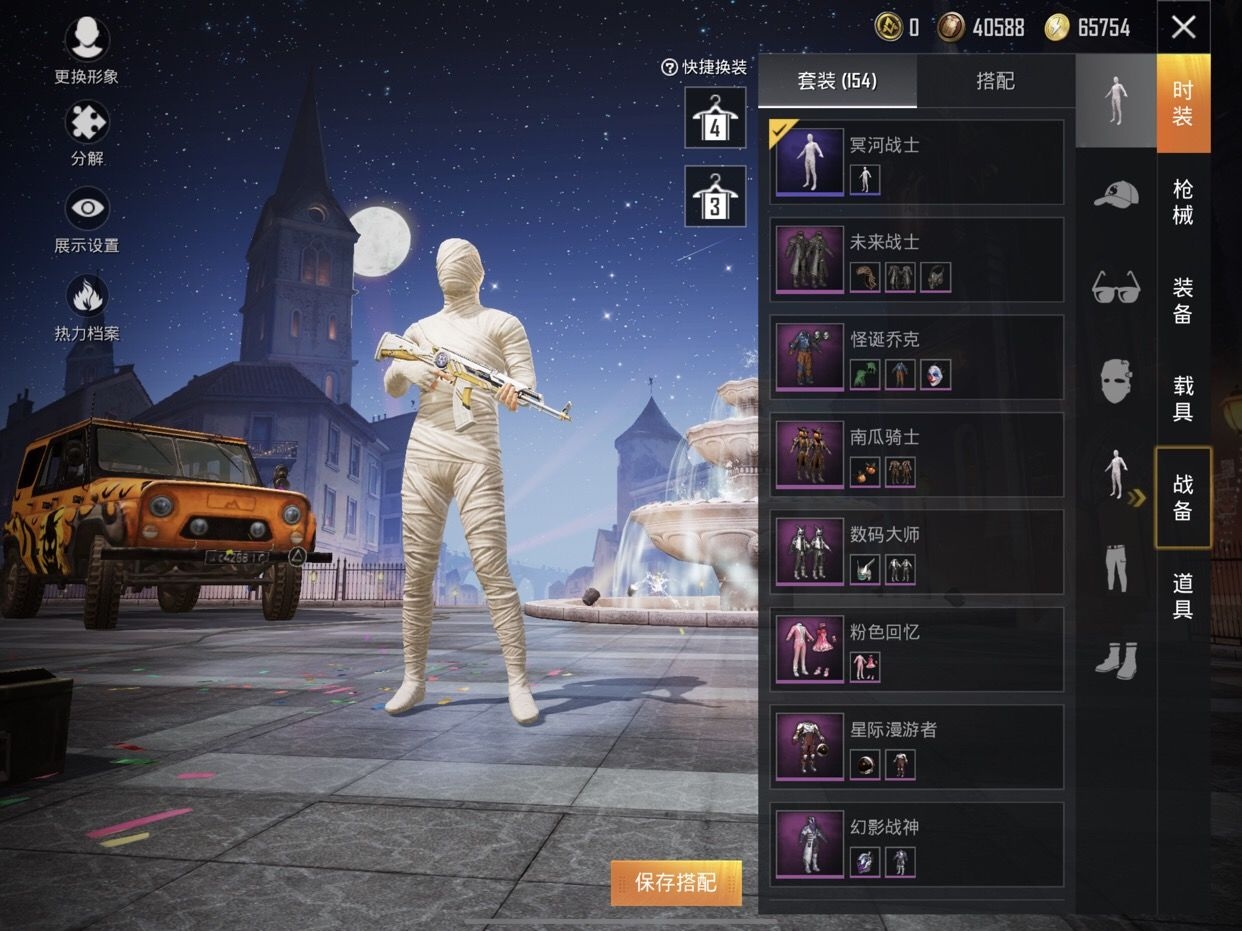Switch to the 搭配 tab
1242x931 pixels.
point(995,81)
